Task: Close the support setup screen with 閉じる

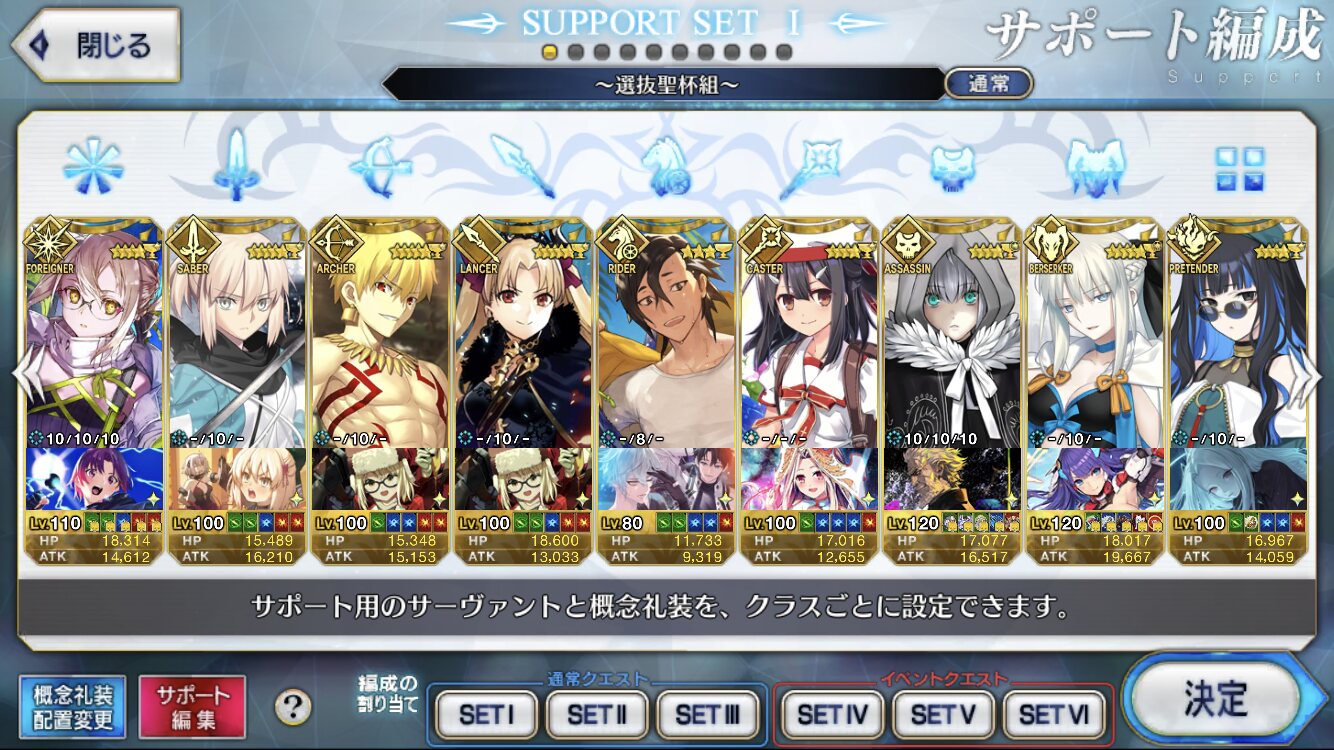Action: click(x=95, y=46)
